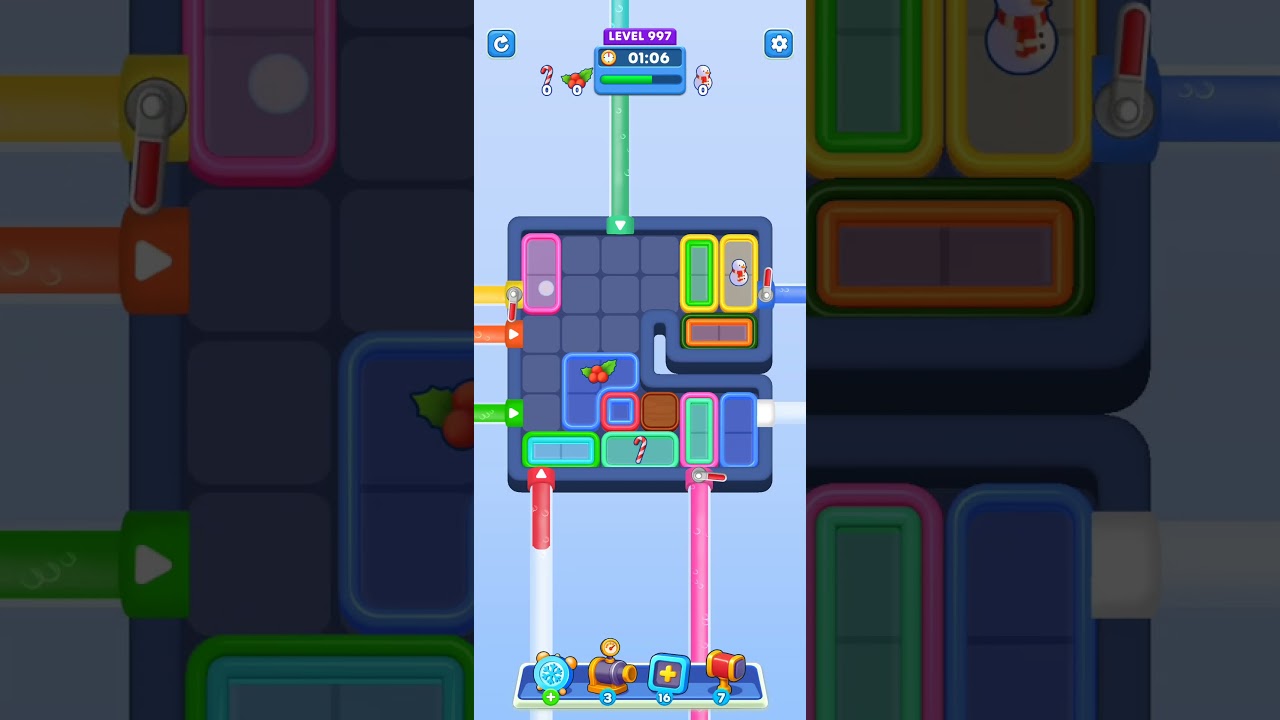Tap the snowman counter near the timer
The height and width of the screenshot is (720, 1280).
[702, 80]
